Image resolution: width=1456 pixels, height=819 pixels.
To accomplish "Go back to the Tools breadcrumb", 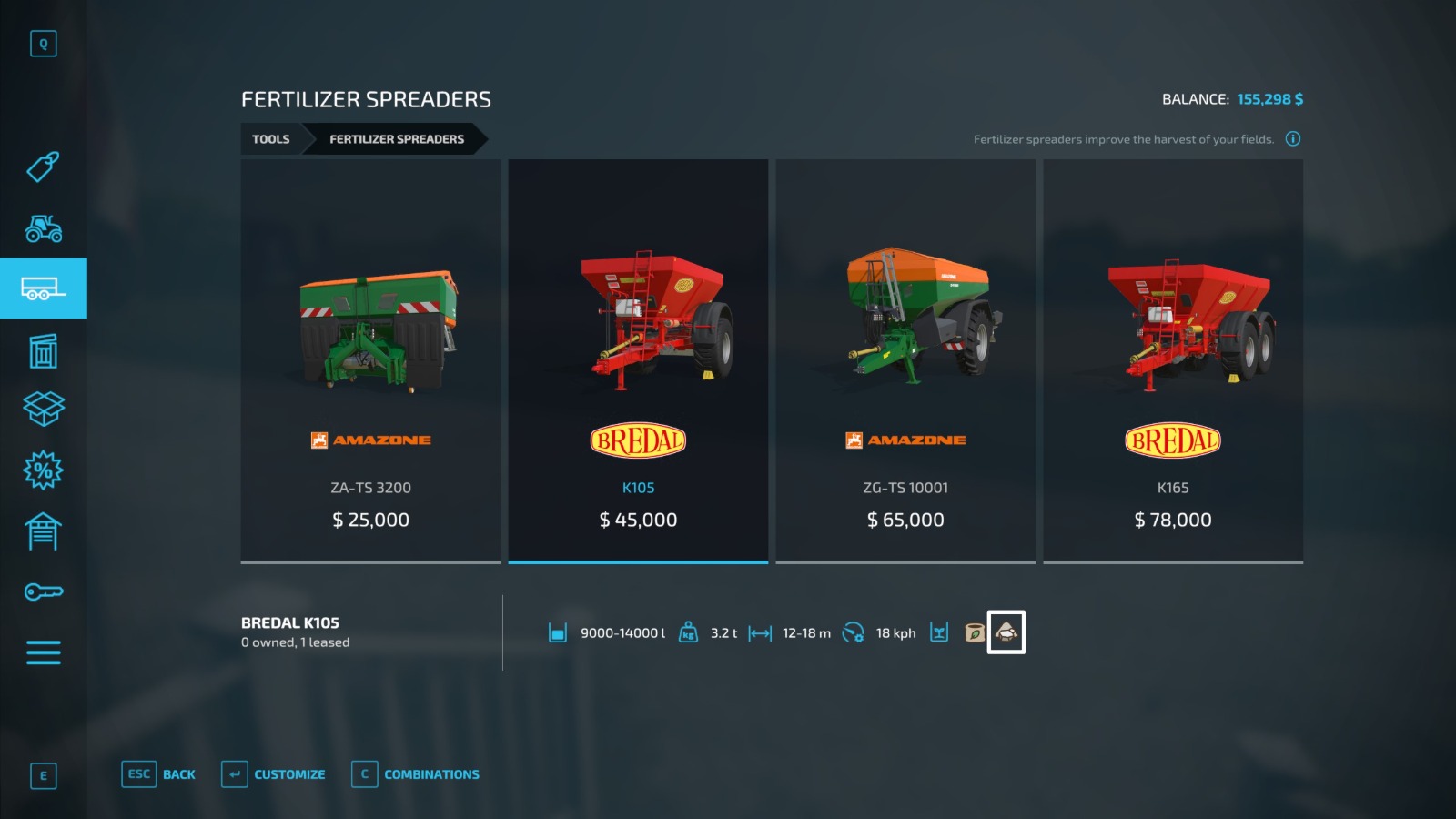I will (x=270, y=139).
